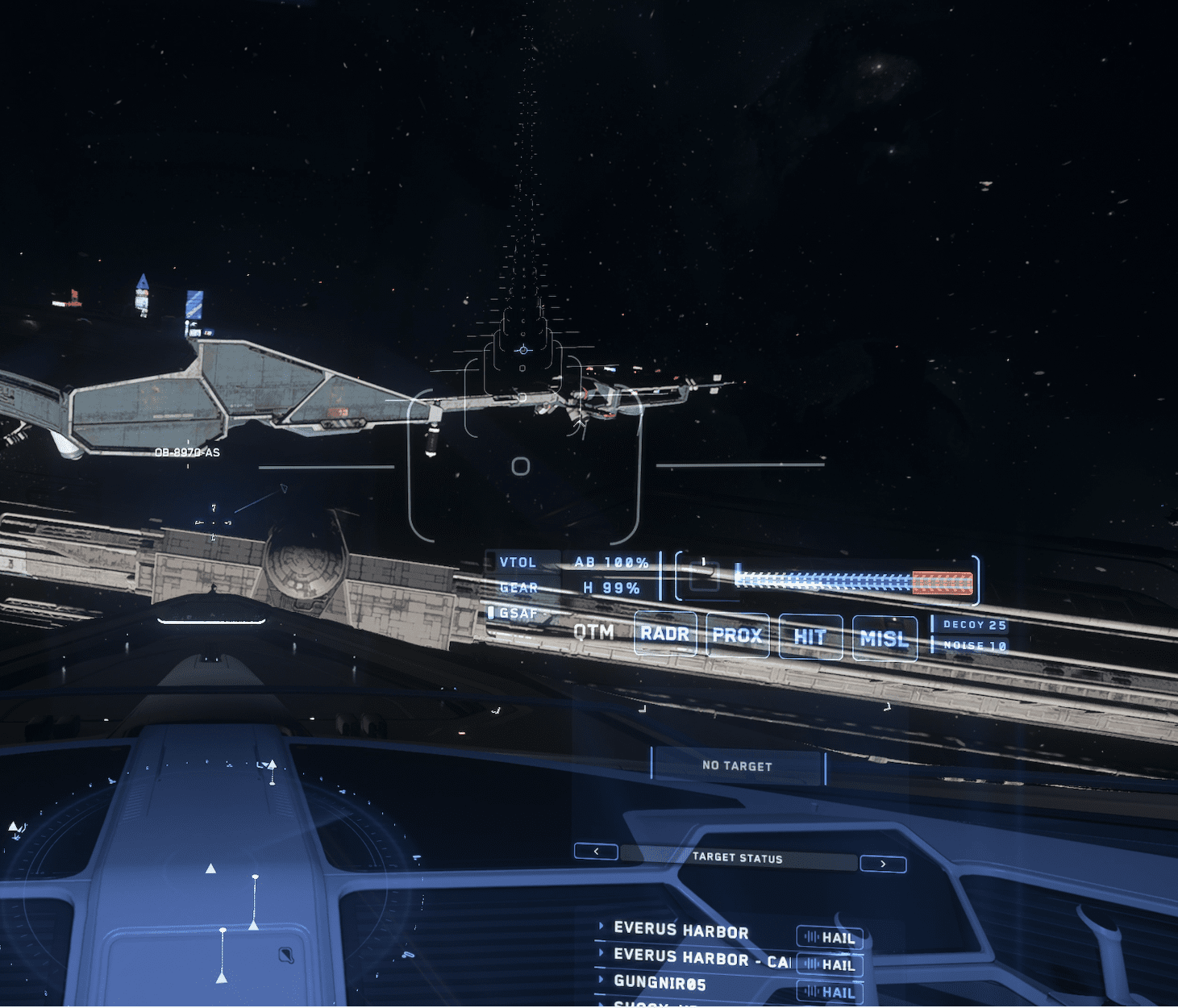Image resolution: width=1178 pixels, height=1008 pixels.
Task: Hail the Everus Harbor - CA contact
Action: pos(830,964)
